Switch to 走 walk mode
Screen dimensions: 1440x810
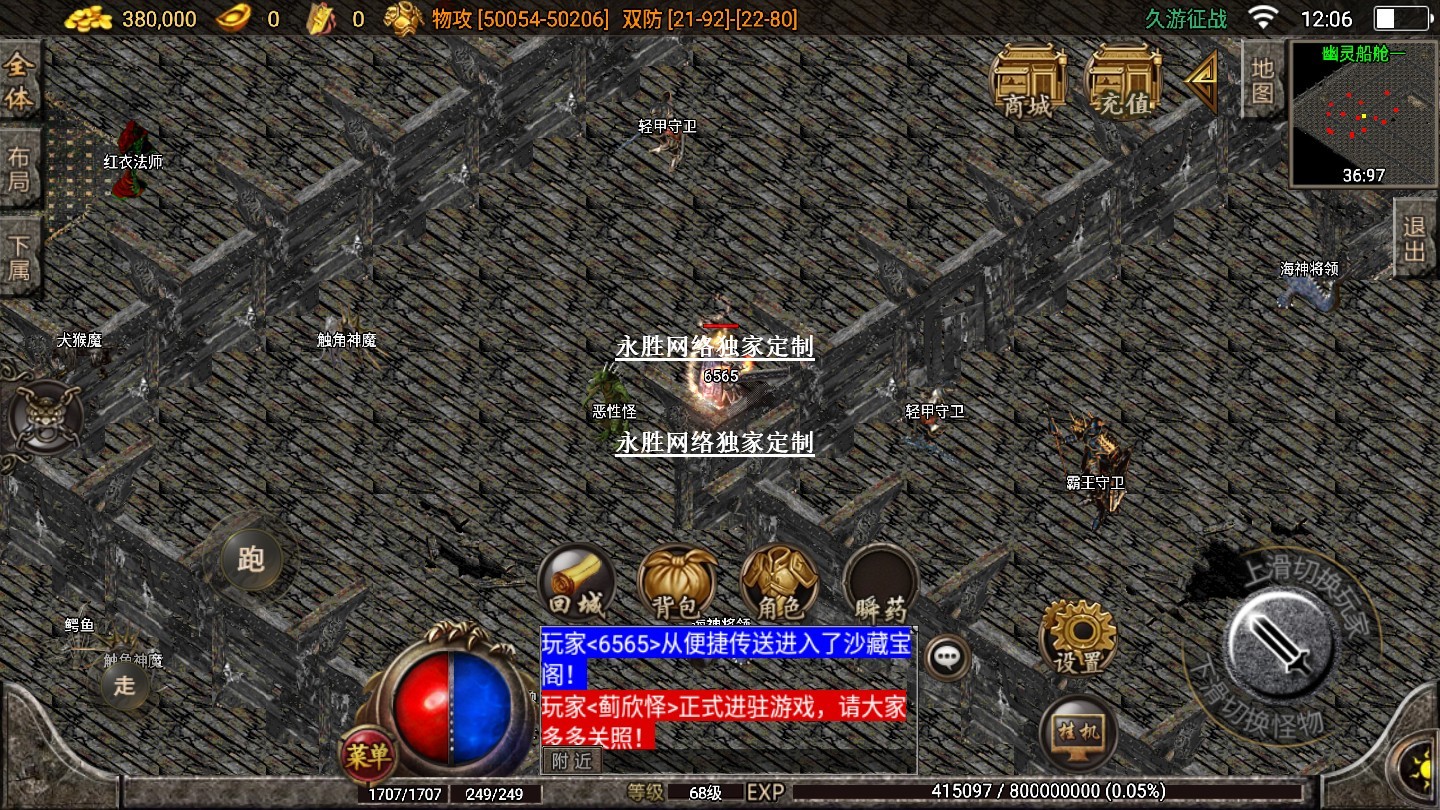click(124, 686)
